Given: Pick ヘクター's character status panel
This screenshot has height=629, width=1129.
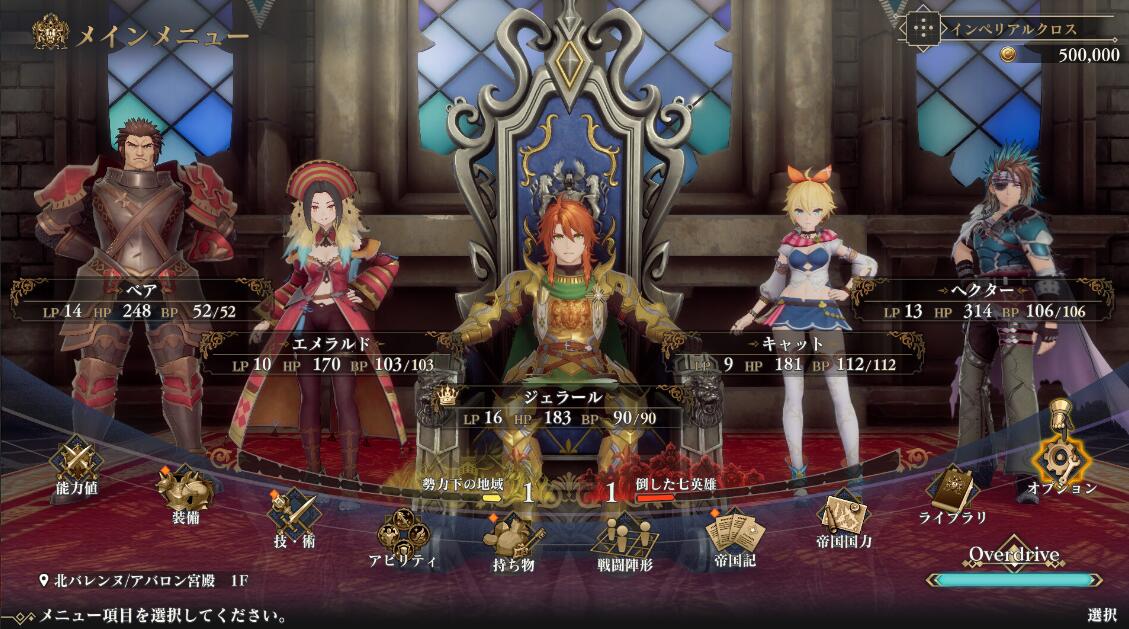Looking at the screenshot, I should pos(985,301).
